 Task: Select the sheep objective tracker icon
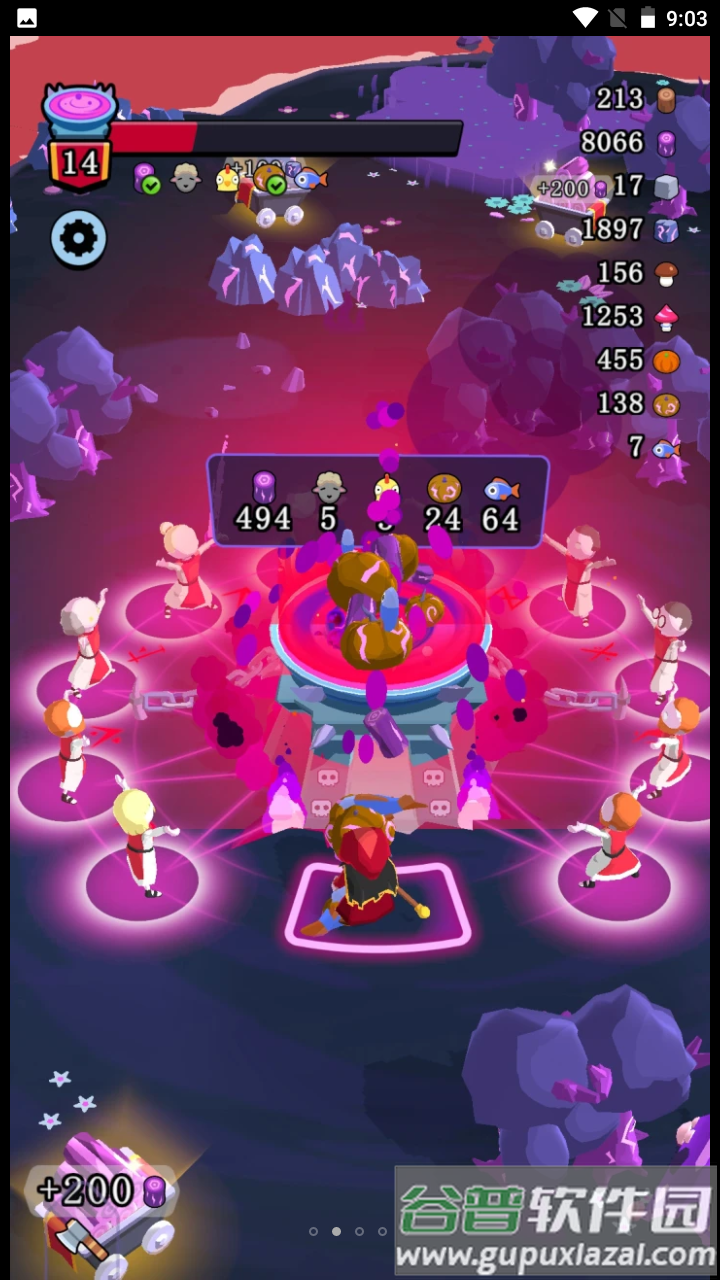point(186,178)
